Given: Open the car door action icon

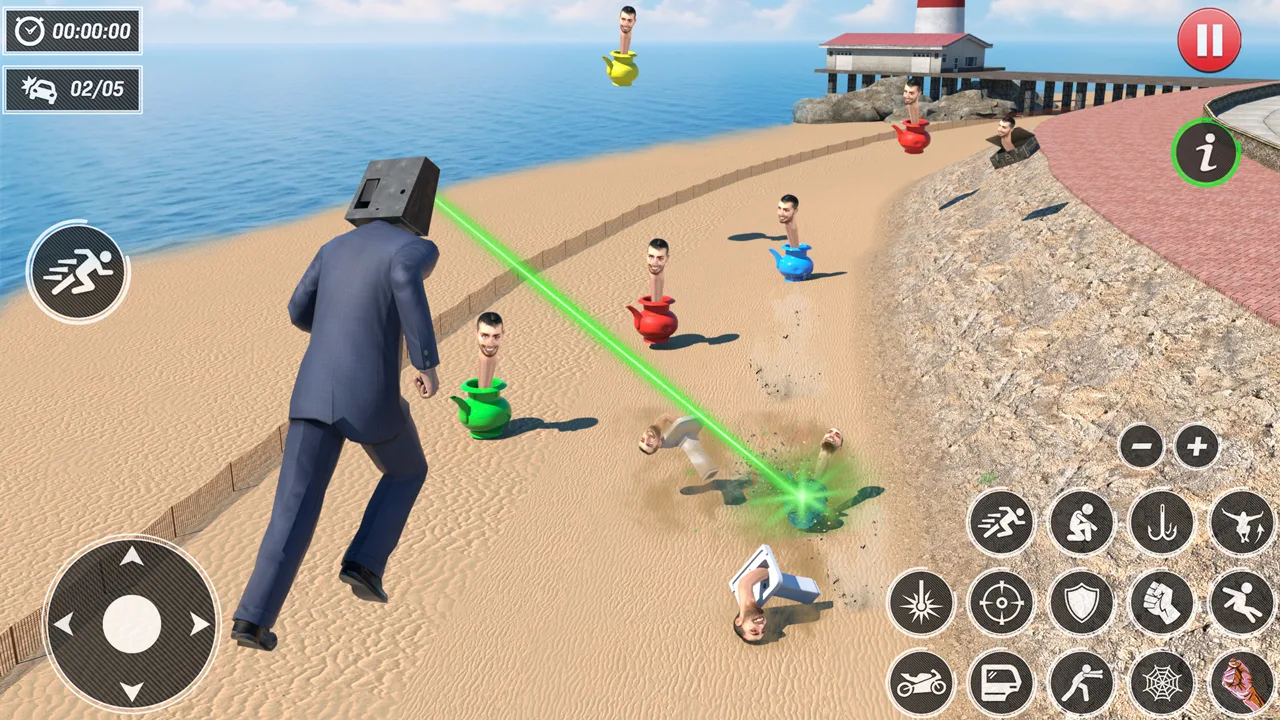Looking at the screenshot, I should pyautogui.click(x=1002, y=683).
